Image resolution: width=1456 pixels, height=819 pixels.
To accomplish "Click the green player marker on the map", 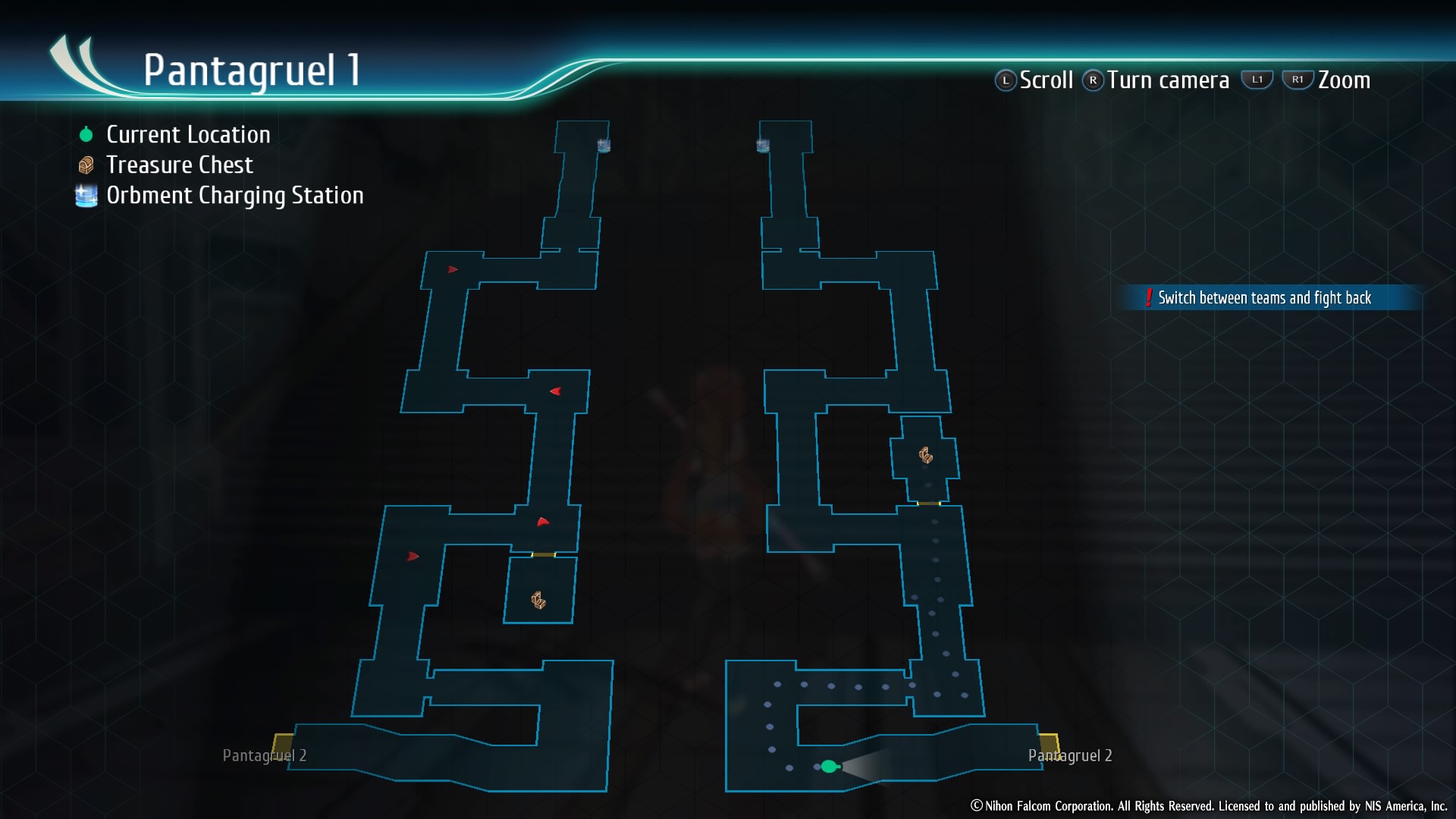I will point(829,767).
